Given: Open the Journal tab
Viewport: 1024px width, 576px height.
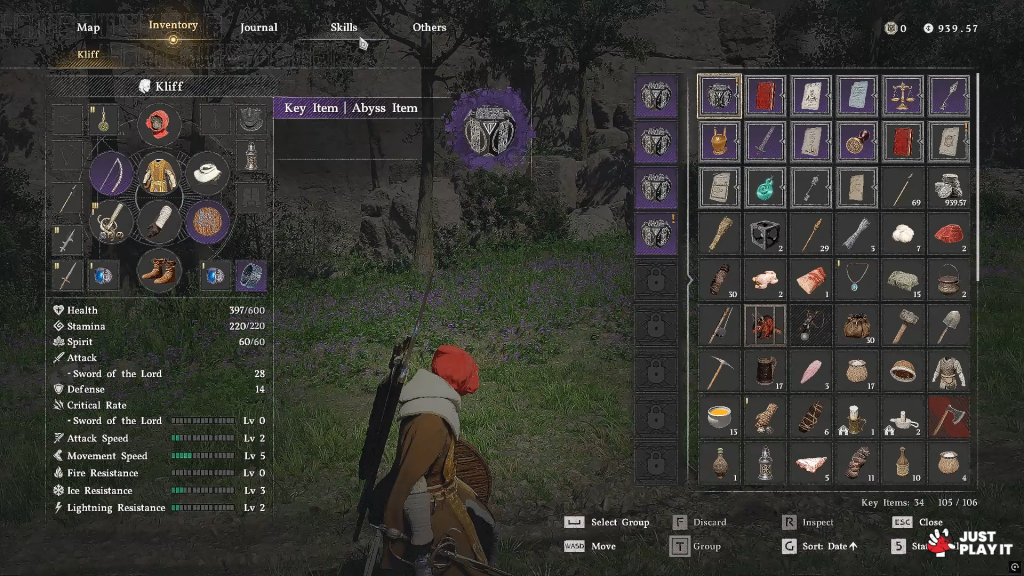Looking at the screenshot, I should point(259,27).
